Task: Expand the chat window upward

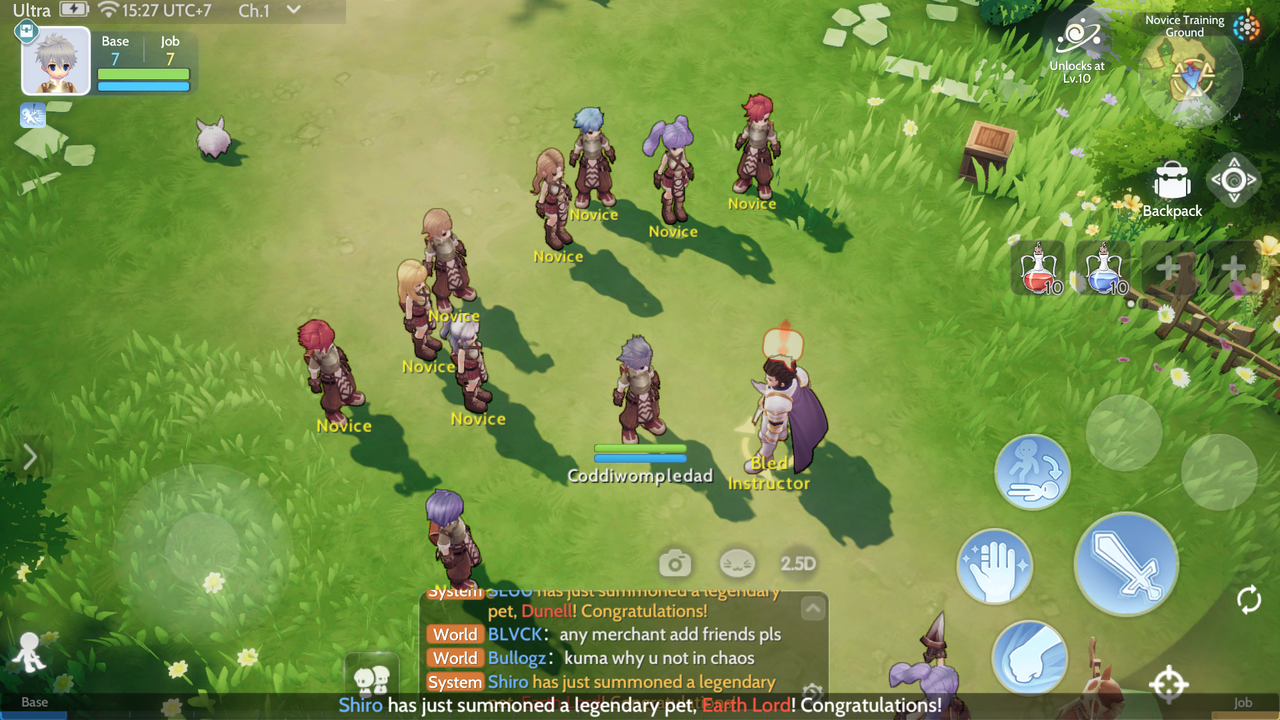Action: pos(813,608)
